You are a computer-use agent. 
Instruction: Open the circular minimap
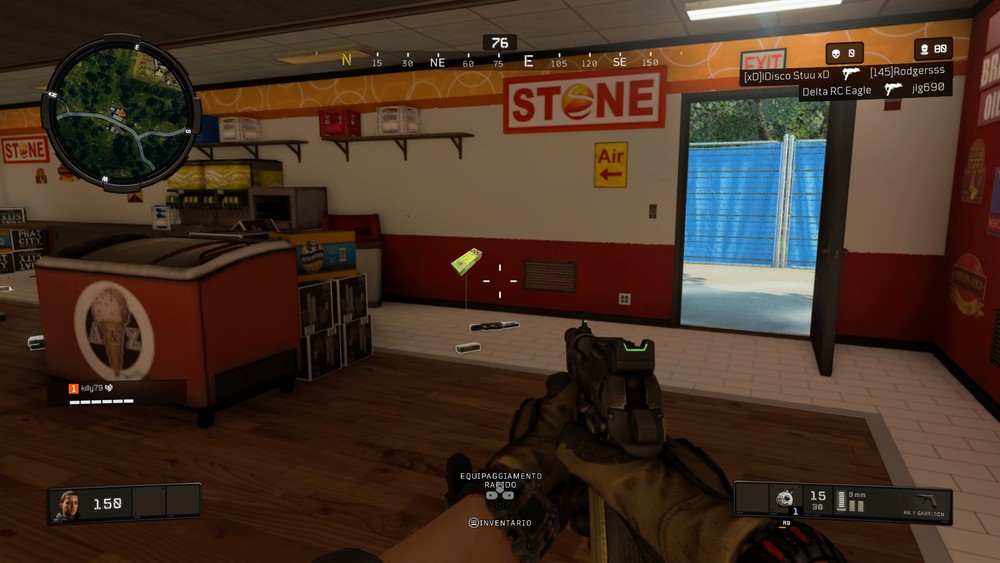pyautogui.click(x=120, y=110)
